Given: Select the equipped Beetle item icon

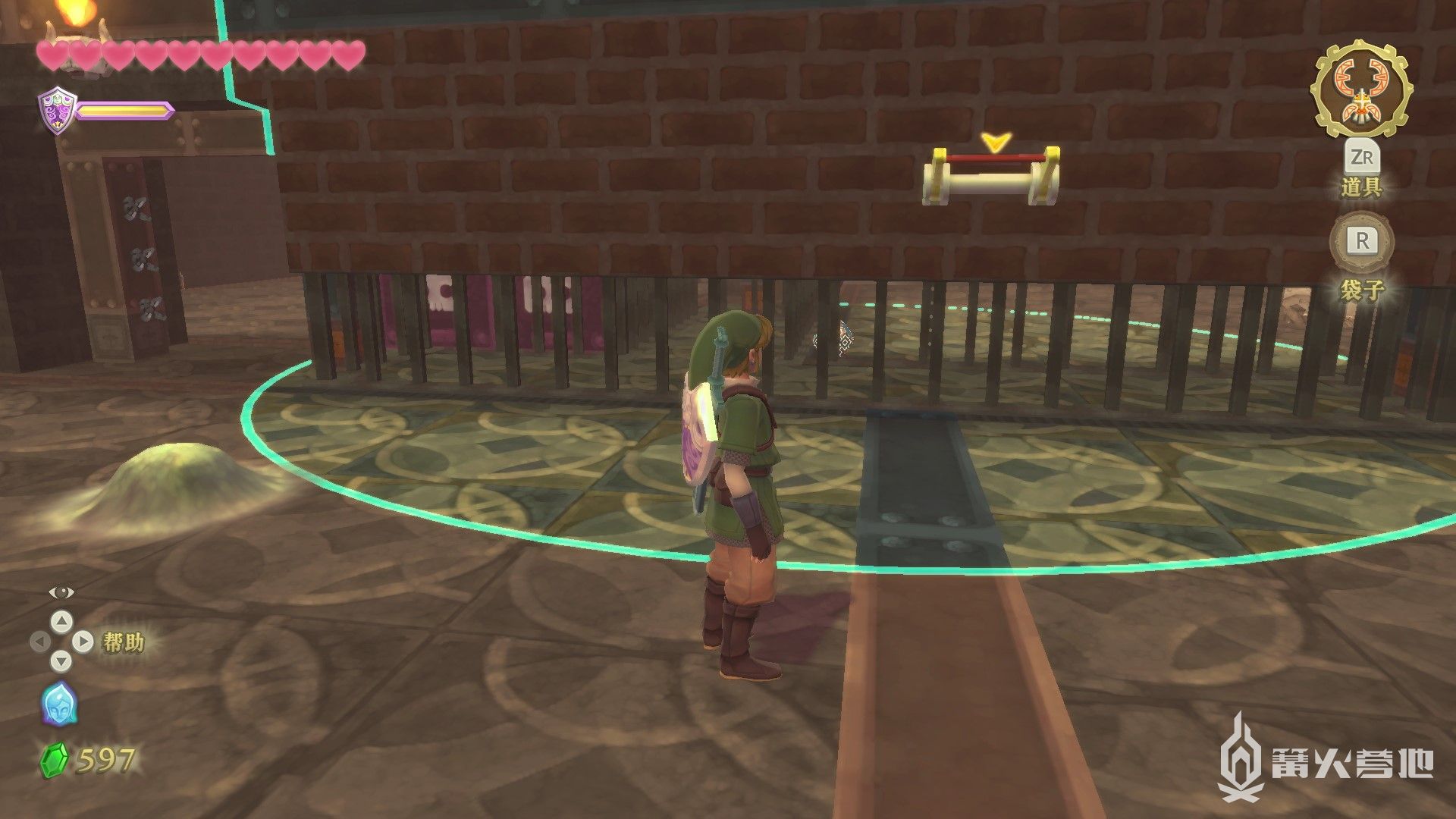Looking at the screenshot, I should tap(1362, 89).
